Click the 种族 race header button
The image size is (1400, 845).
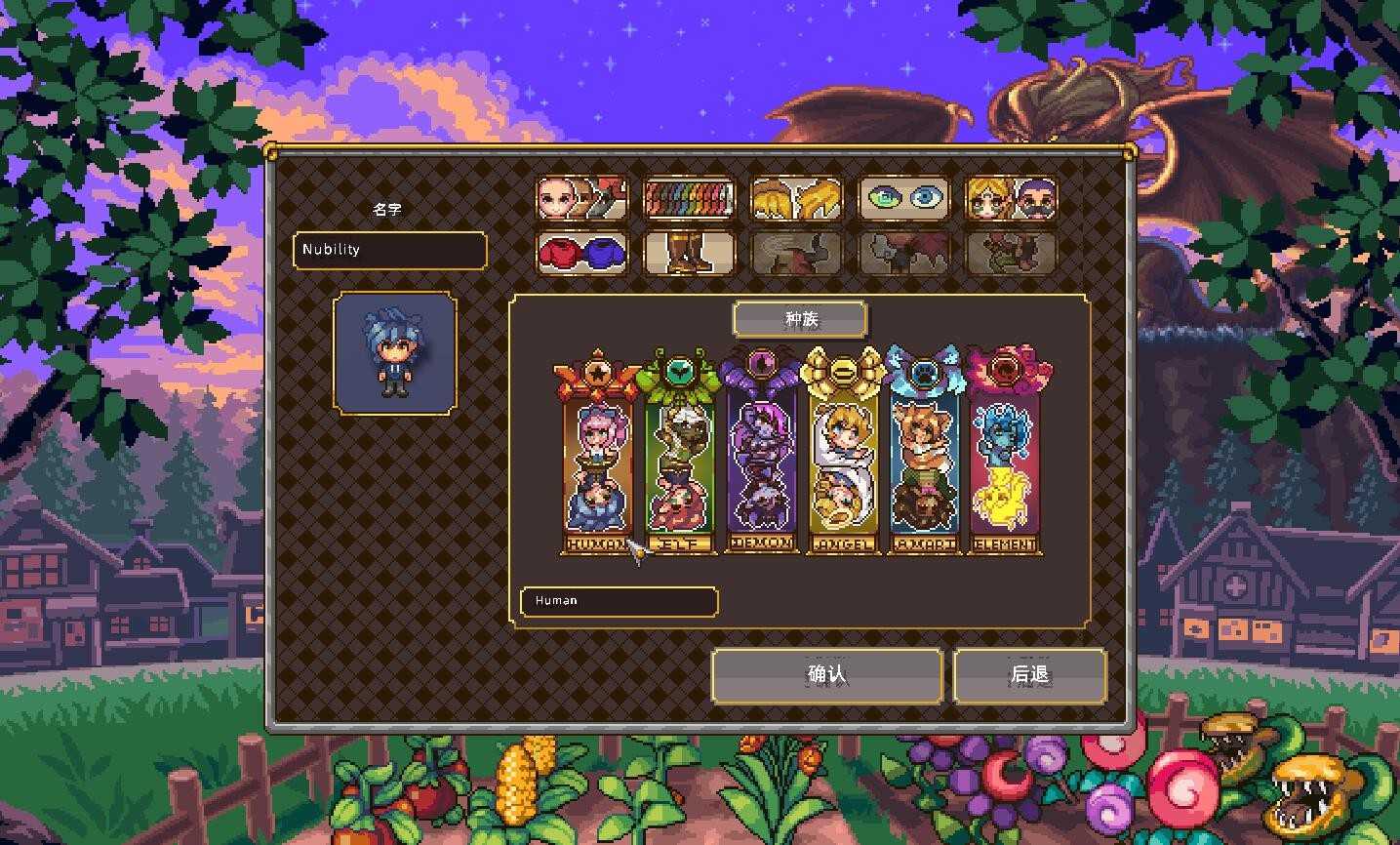pos(800,319)
